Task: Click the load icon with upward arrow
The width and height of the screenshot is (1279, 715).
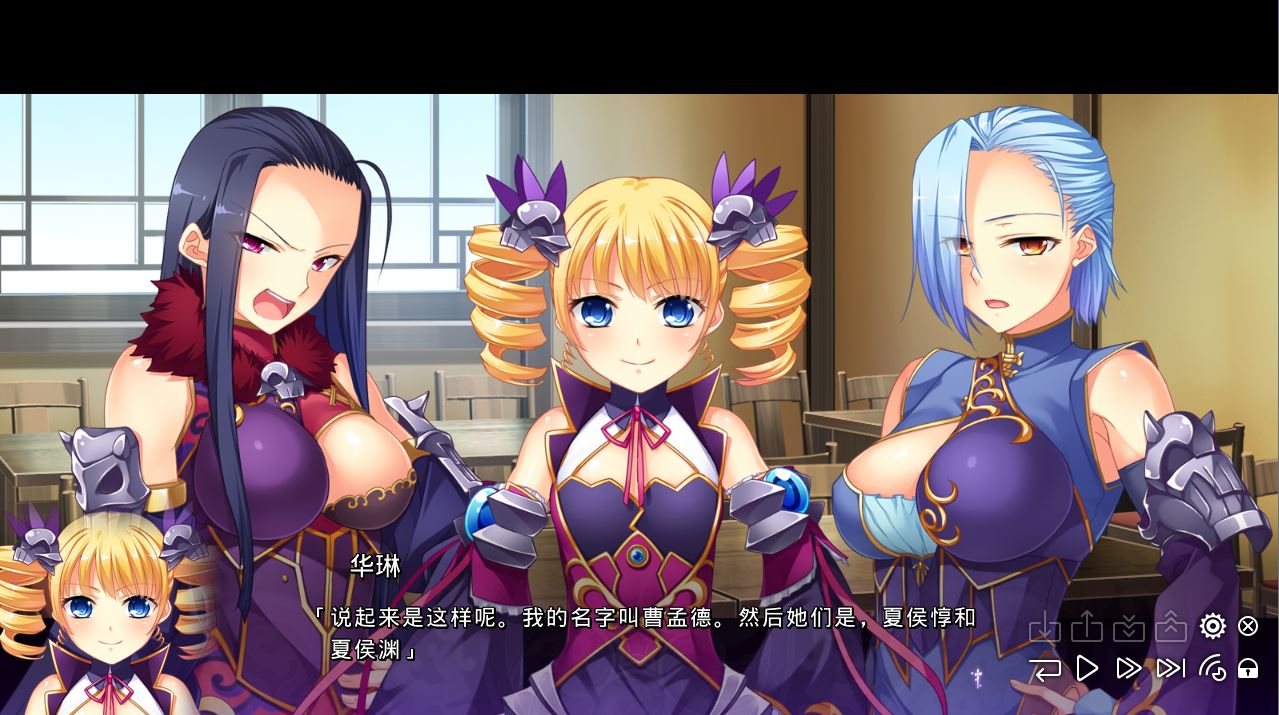Action: pyautogui.click(x=1087, y=627)
